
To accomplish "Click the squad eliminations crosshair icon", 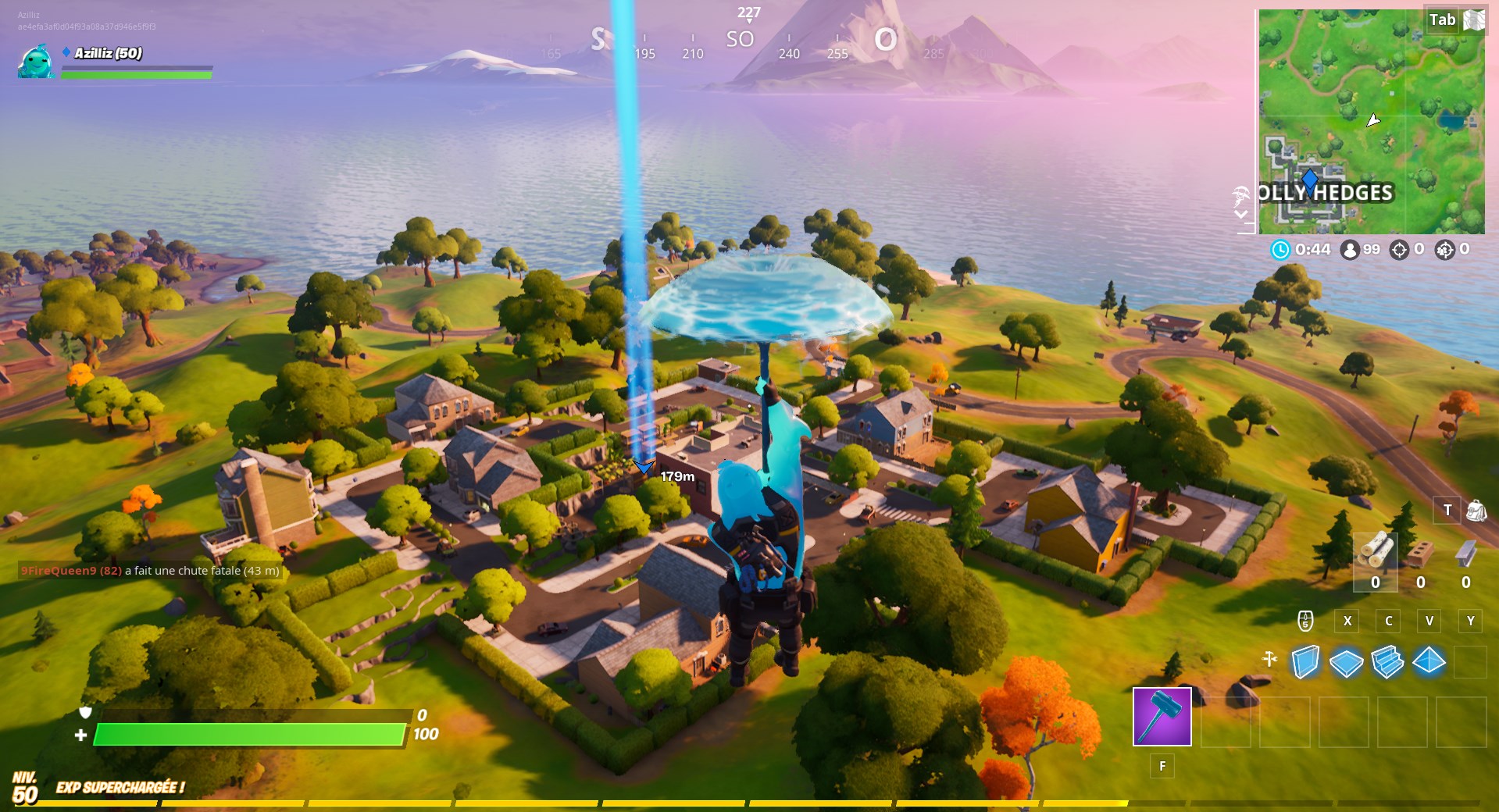I will click(x=1445, y=251).
